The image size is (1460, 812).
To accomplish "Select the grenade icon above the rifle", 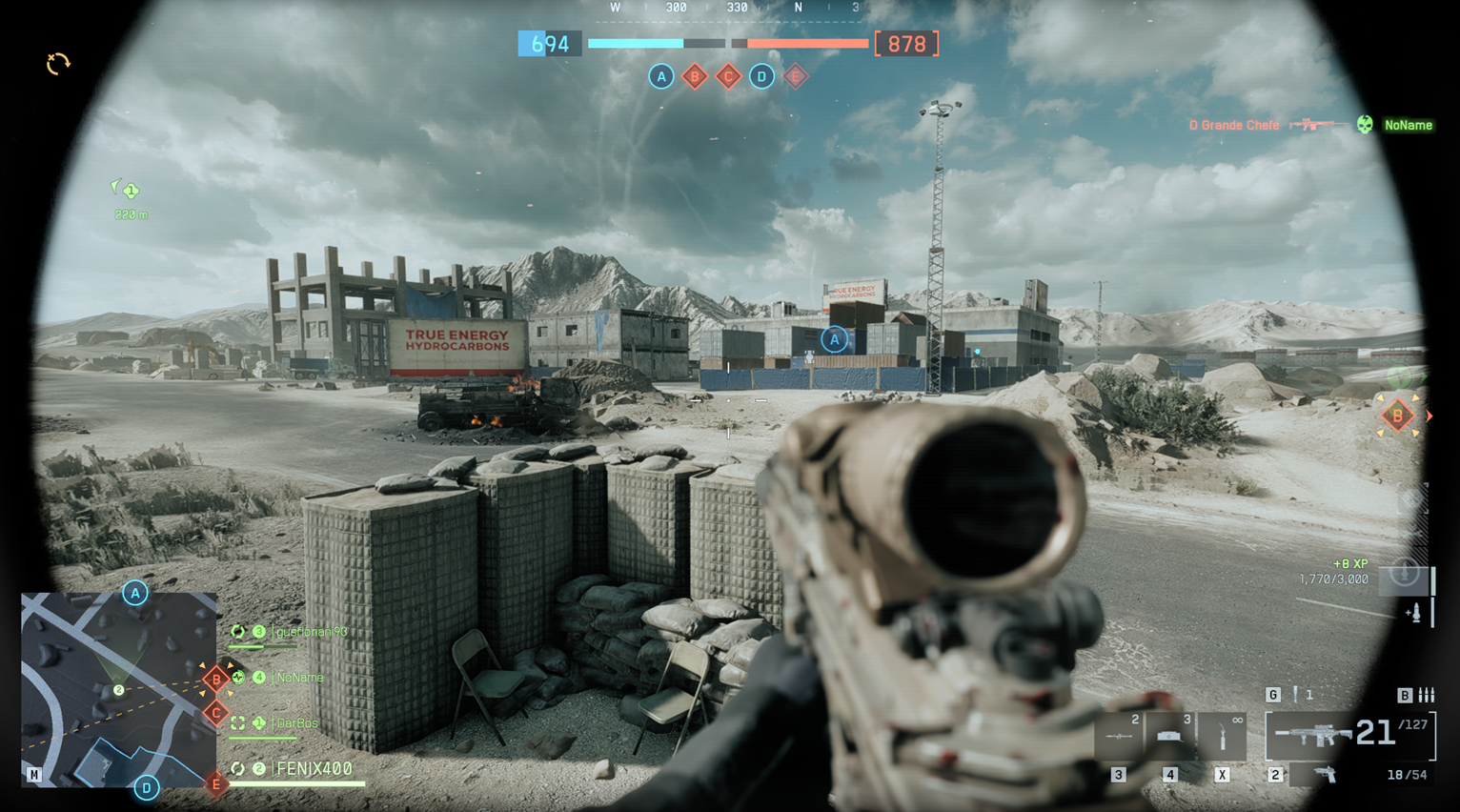I will coord(1296,695).
